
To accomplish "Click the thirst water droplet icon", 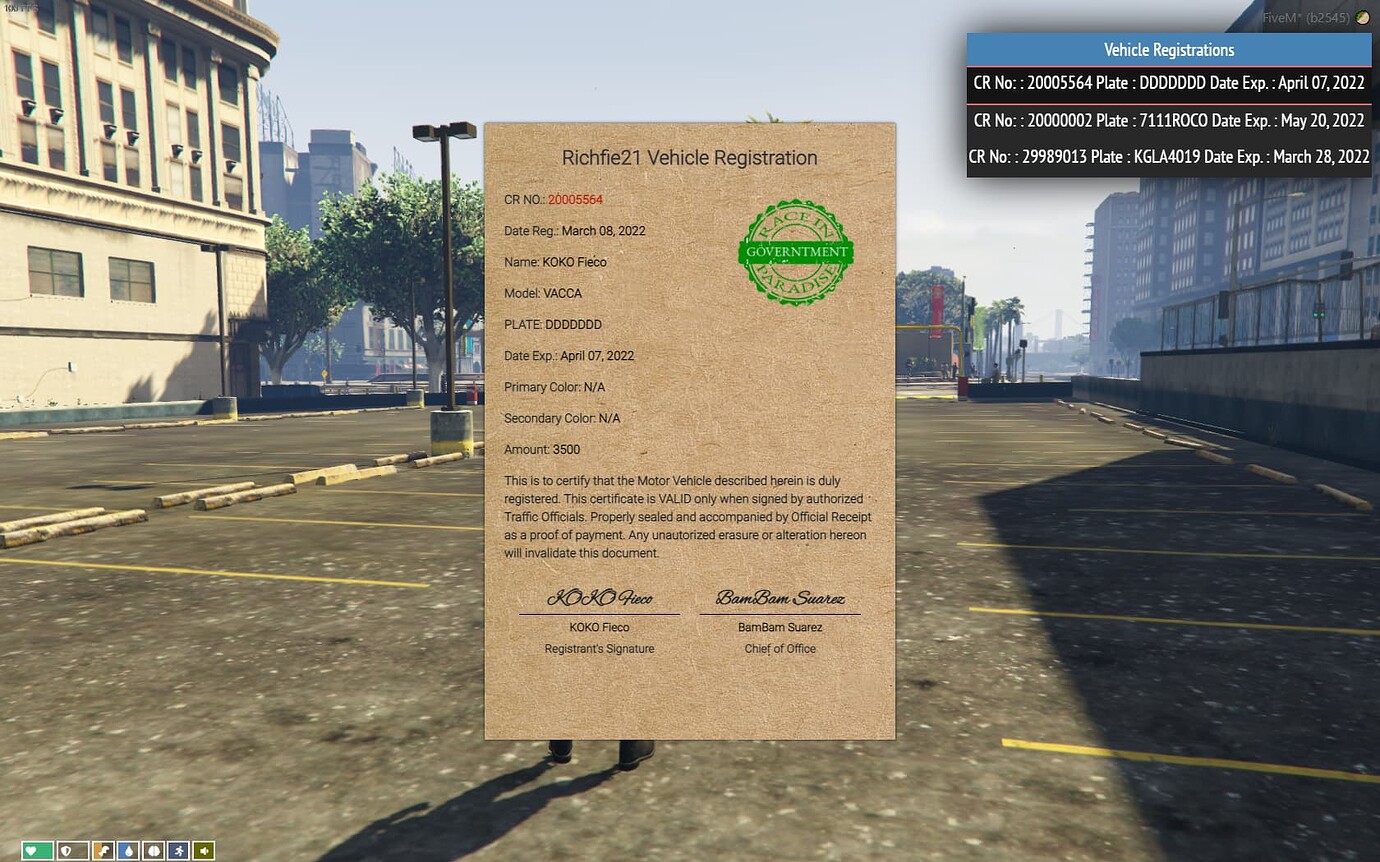I will 129,850.
